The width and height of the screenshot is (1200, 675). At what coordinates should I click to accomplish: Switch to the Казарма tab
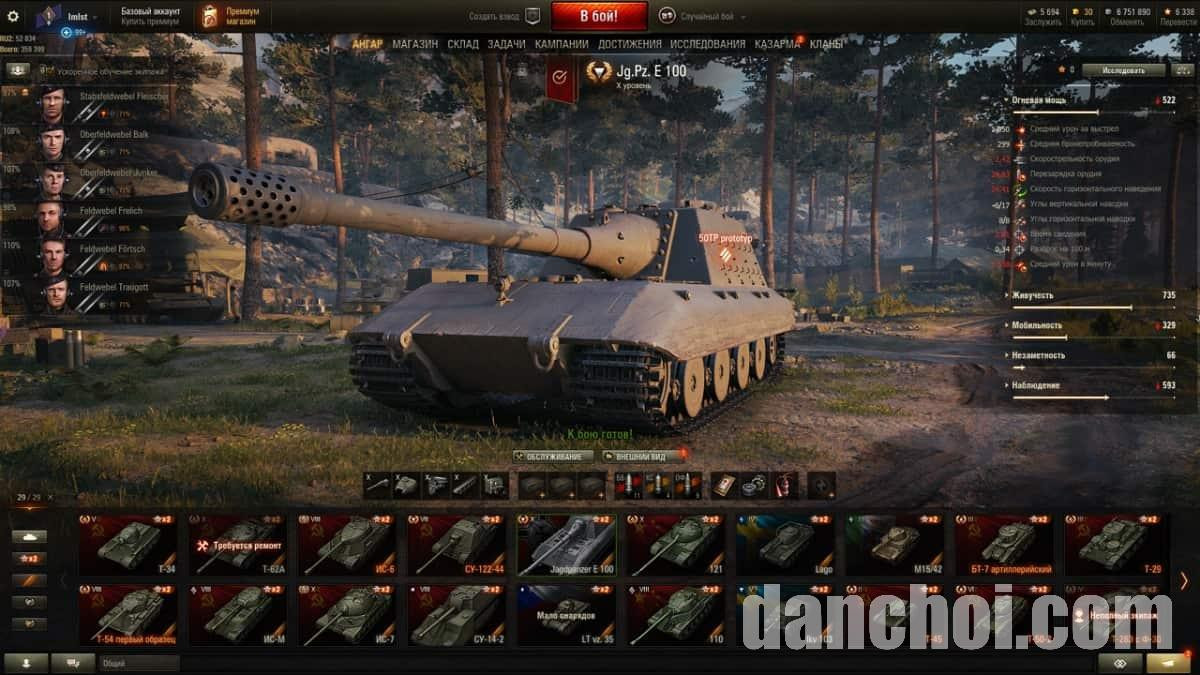click(777, 44)
